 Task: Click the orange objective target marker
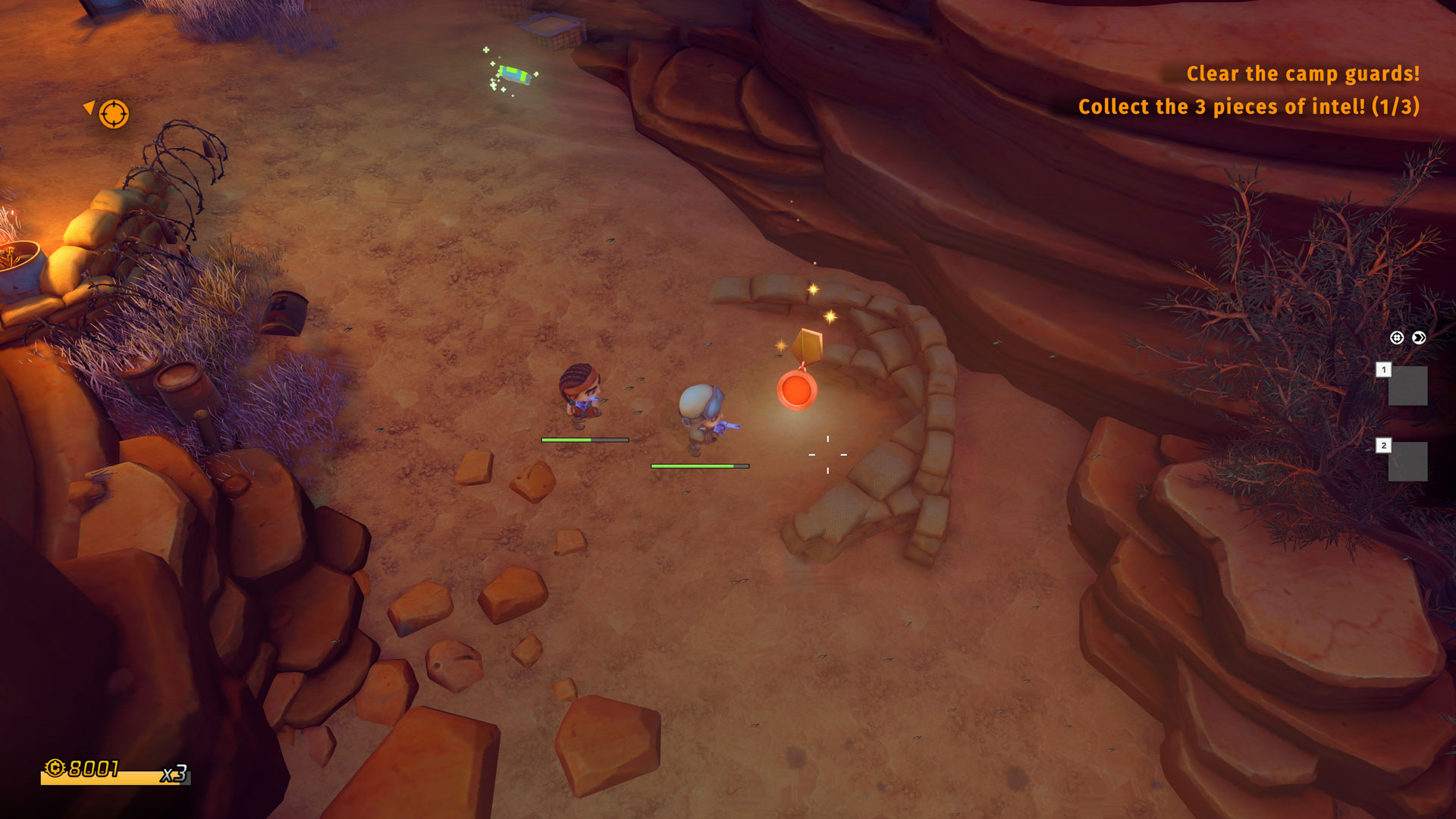click(114, 115)
